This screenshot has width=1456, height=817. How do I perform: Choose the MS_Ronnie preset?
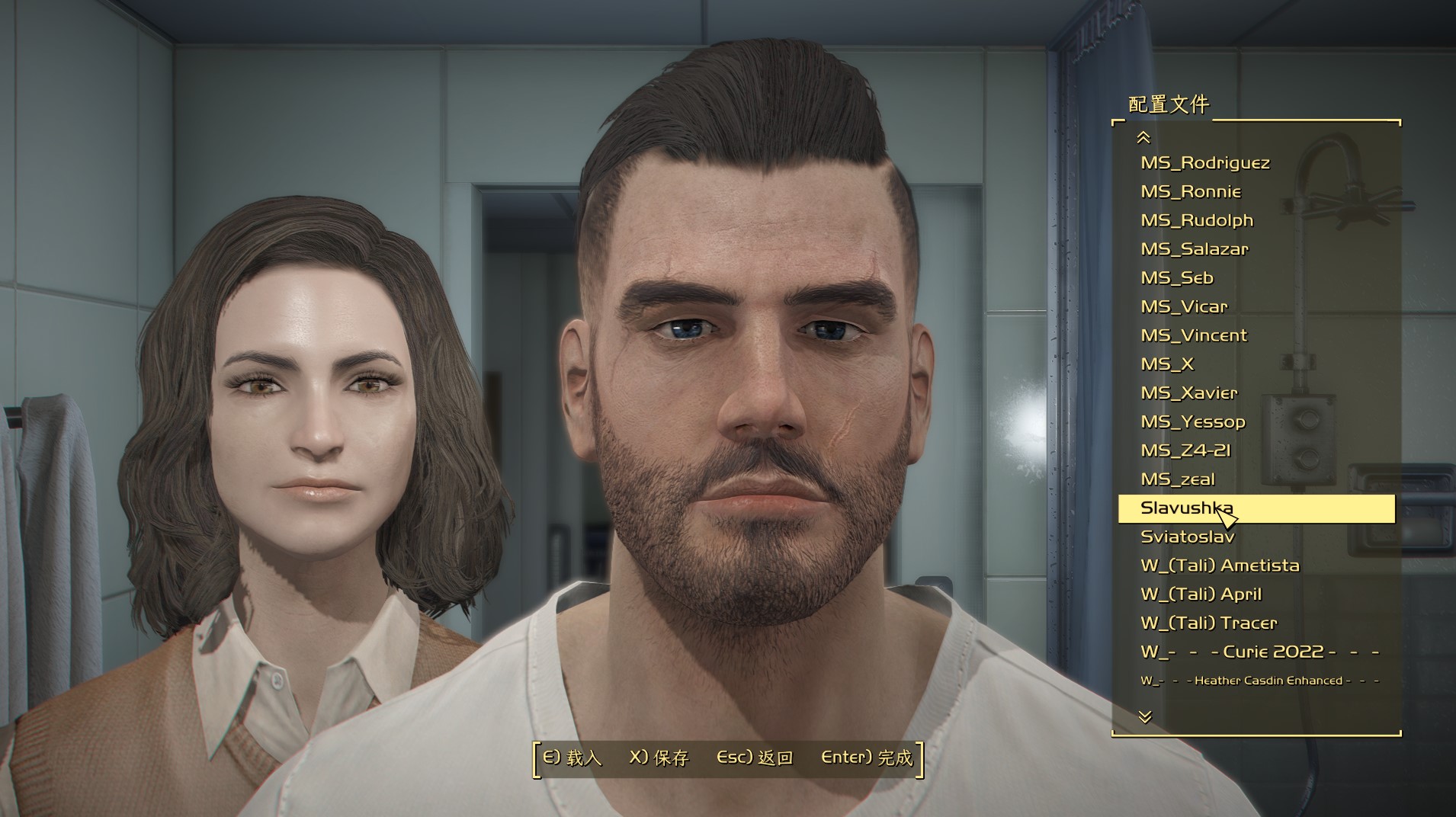click(x=1190, y=191)
